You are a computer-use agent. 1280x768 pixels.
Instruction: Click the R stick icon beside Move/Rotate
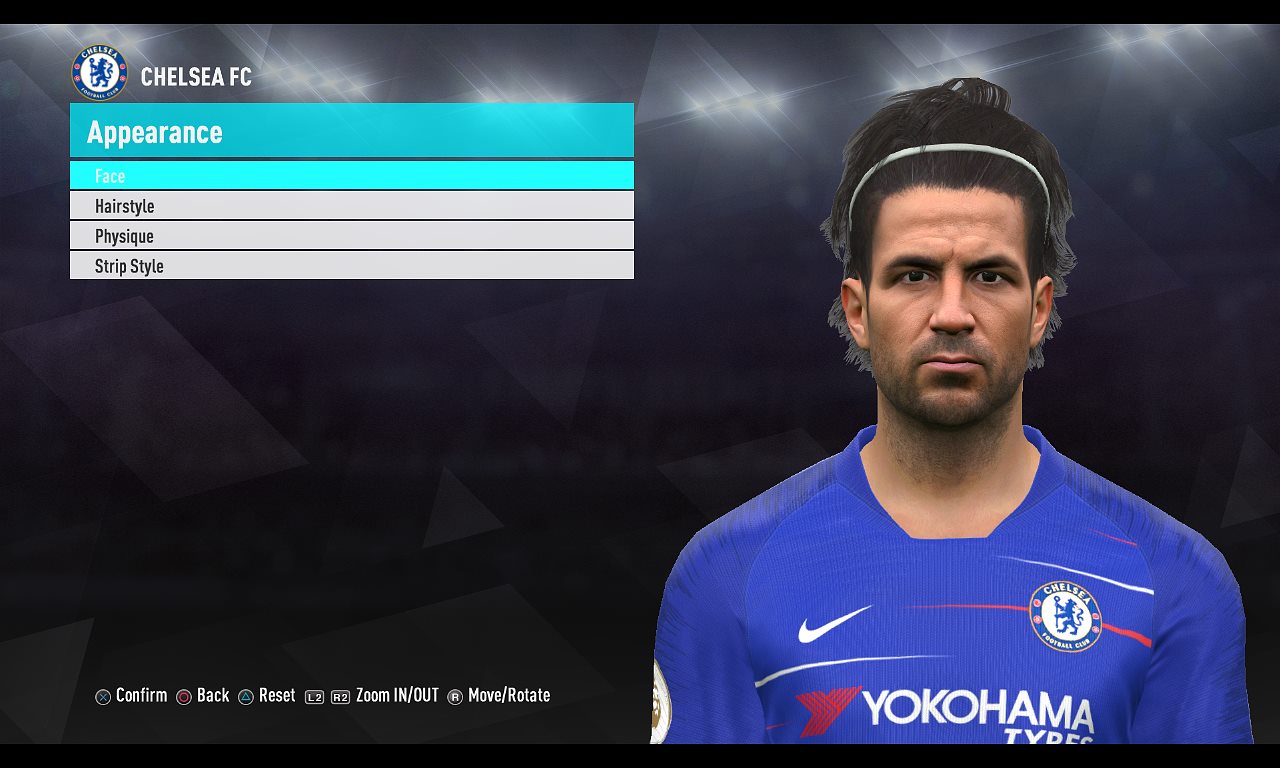(455, 696)
